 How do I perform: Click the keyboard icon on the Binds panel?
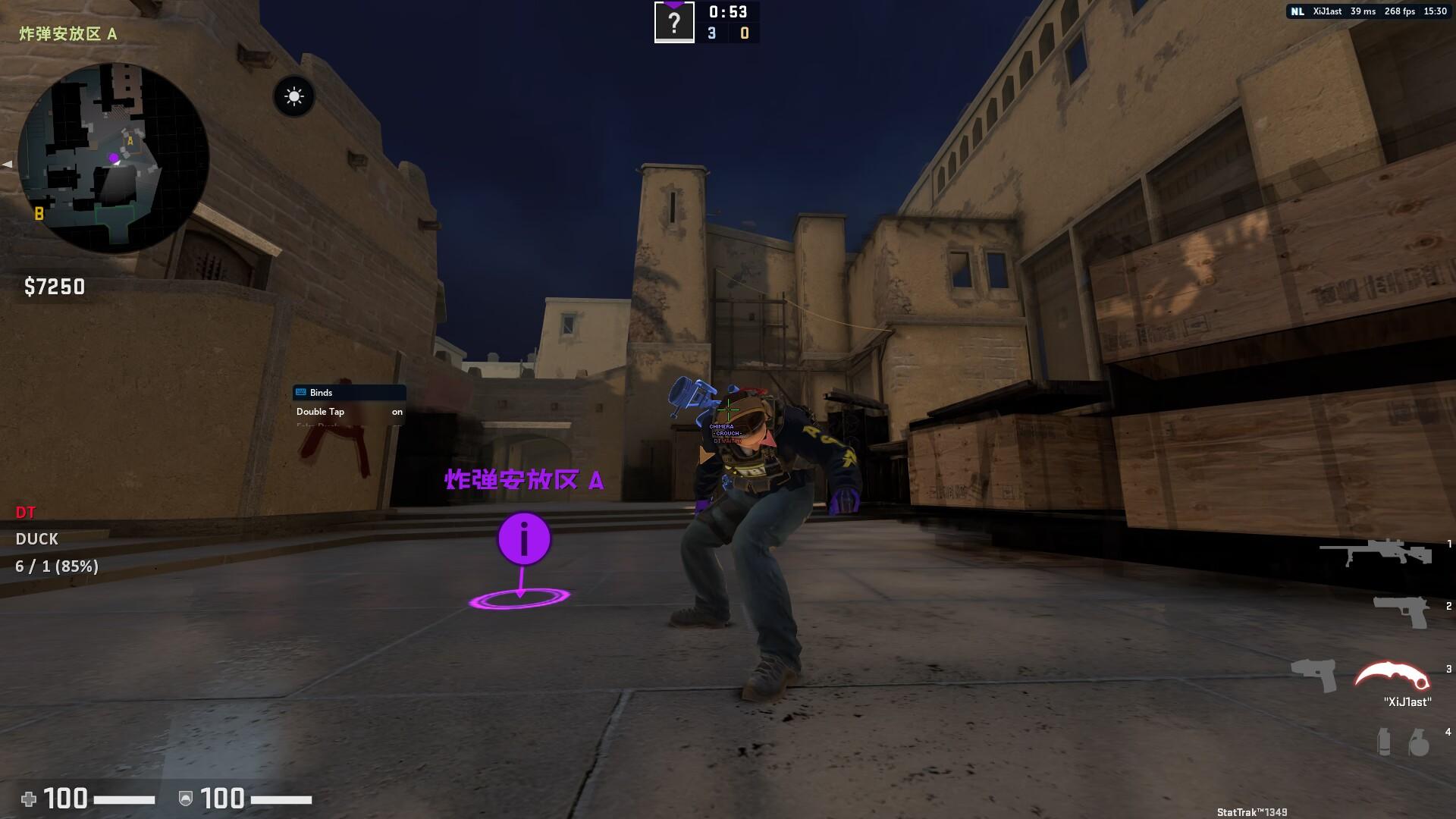[300, 392]
